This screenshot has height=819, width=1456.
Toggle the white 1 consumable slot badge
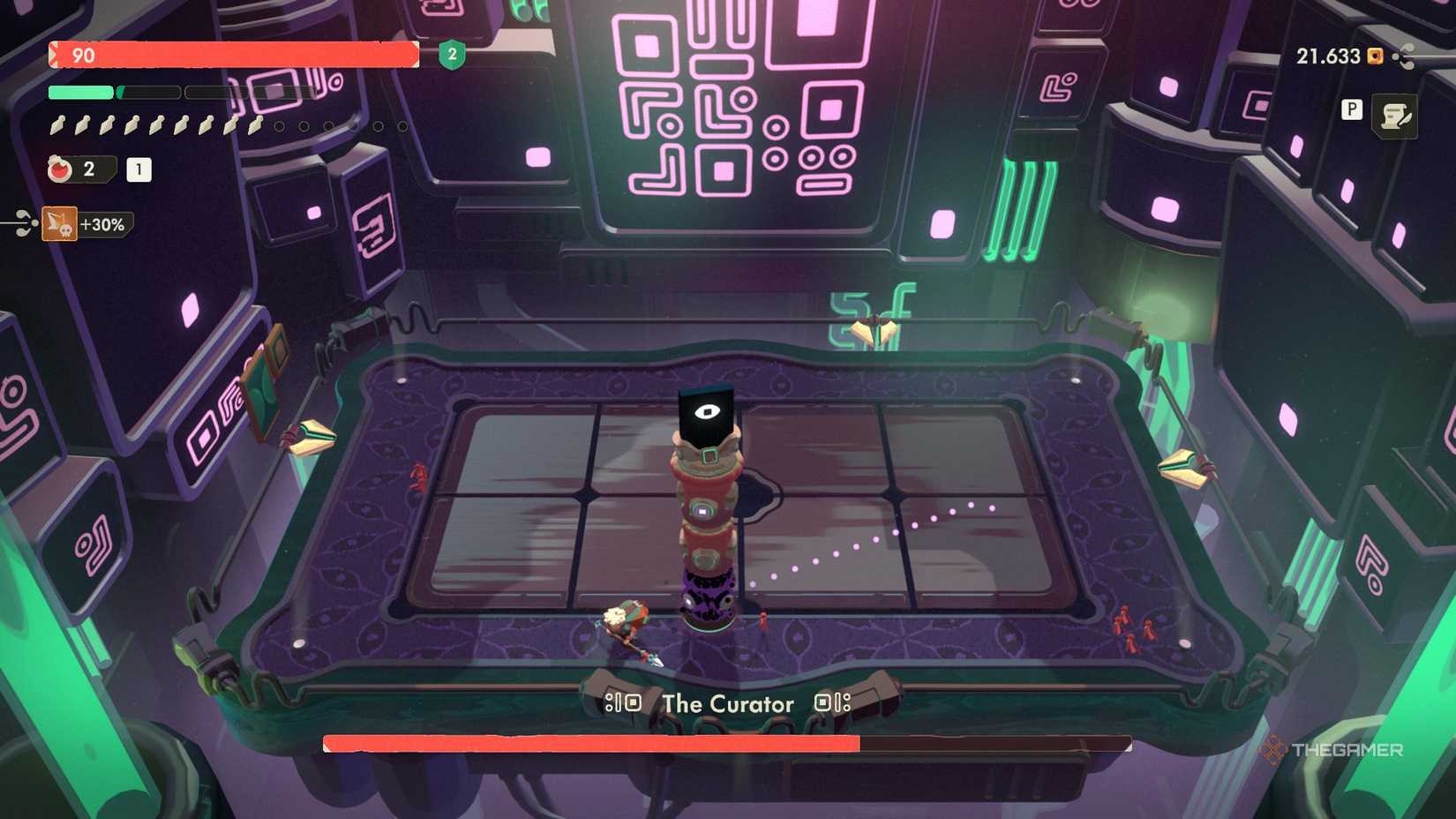pos(139,169)
